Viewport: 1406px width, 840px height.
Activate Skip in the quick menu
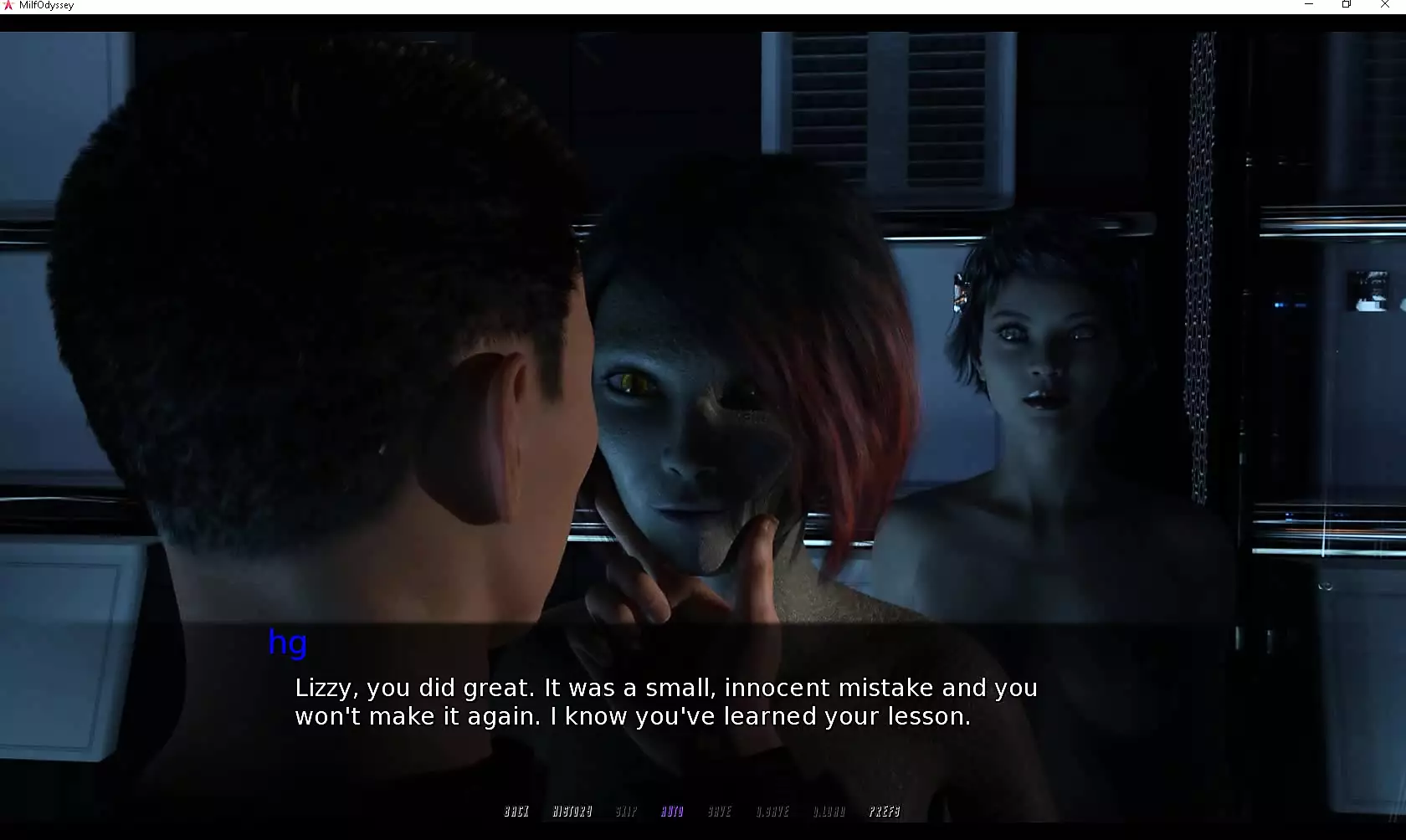(x=626, y=812)
